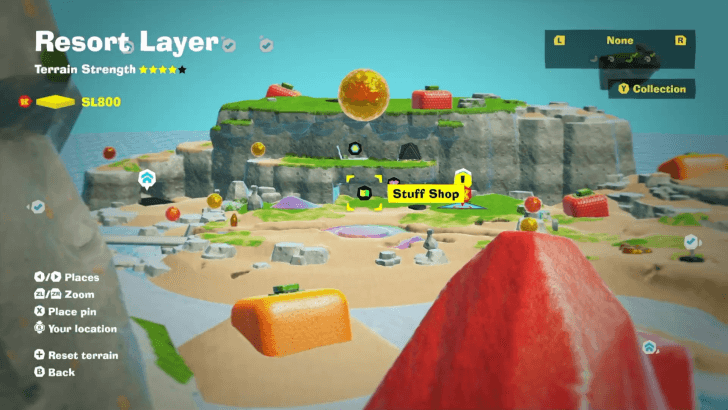This screenshot has width=728, height=410.
Task: Choose the None filter selector panel
Action: 619,50
